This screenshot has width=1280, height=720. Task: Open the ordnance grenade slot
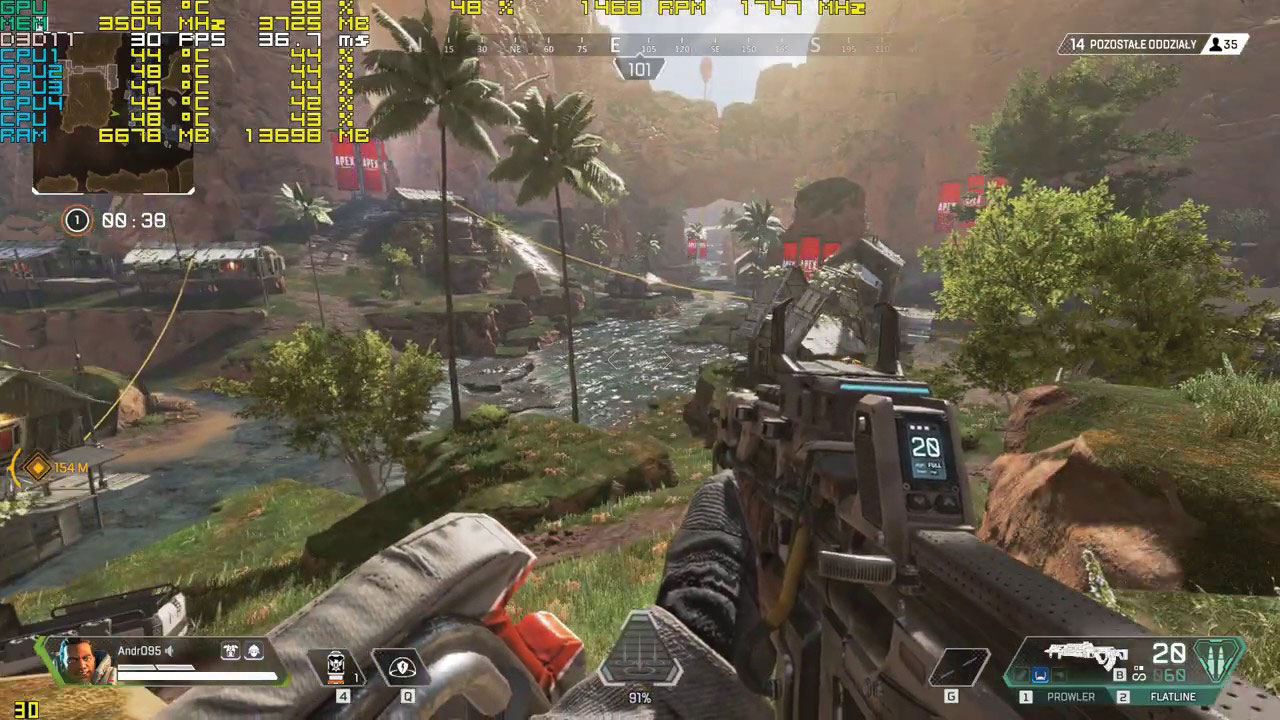point(959,667)
